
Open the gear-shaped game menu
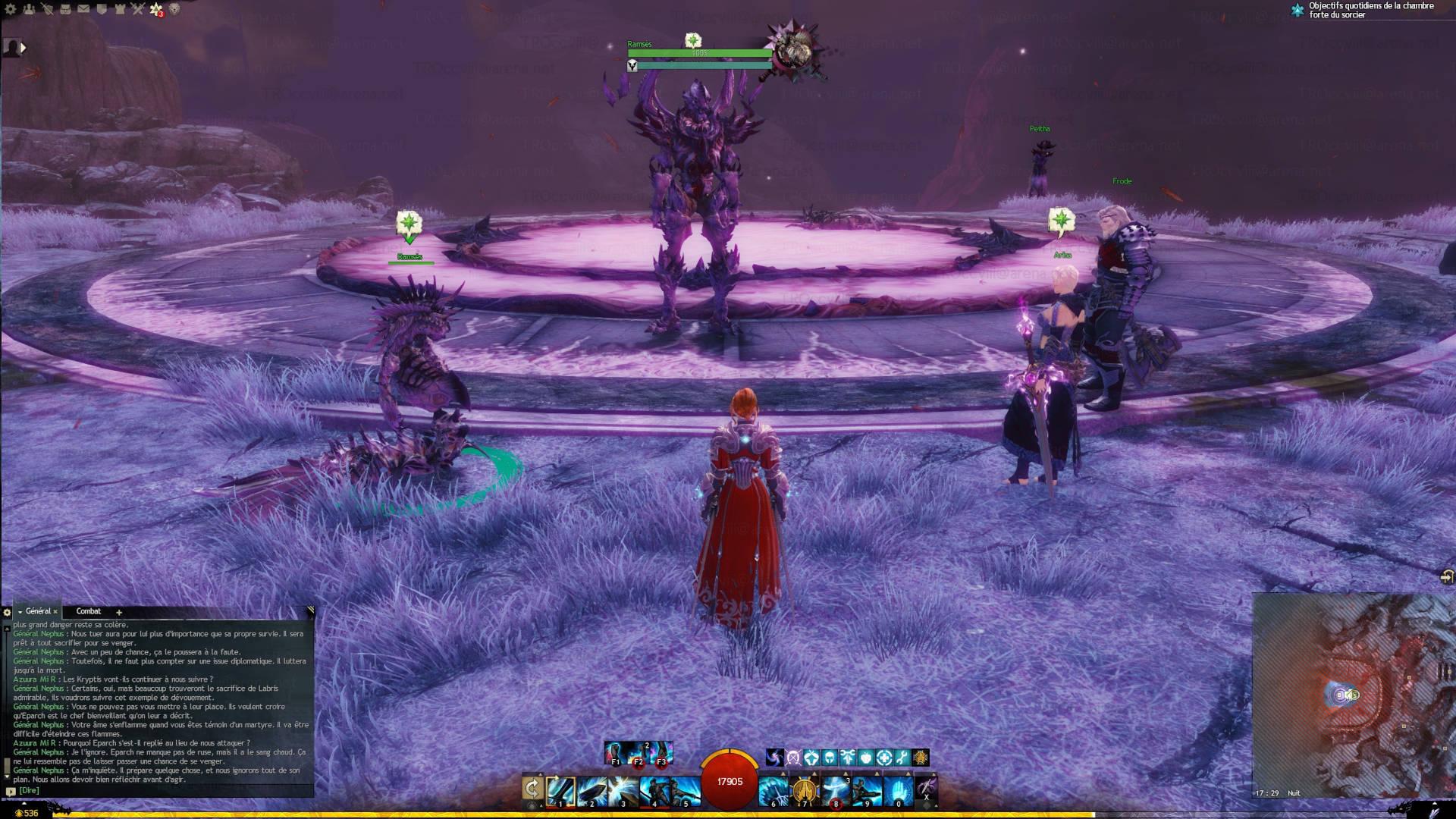10,9
